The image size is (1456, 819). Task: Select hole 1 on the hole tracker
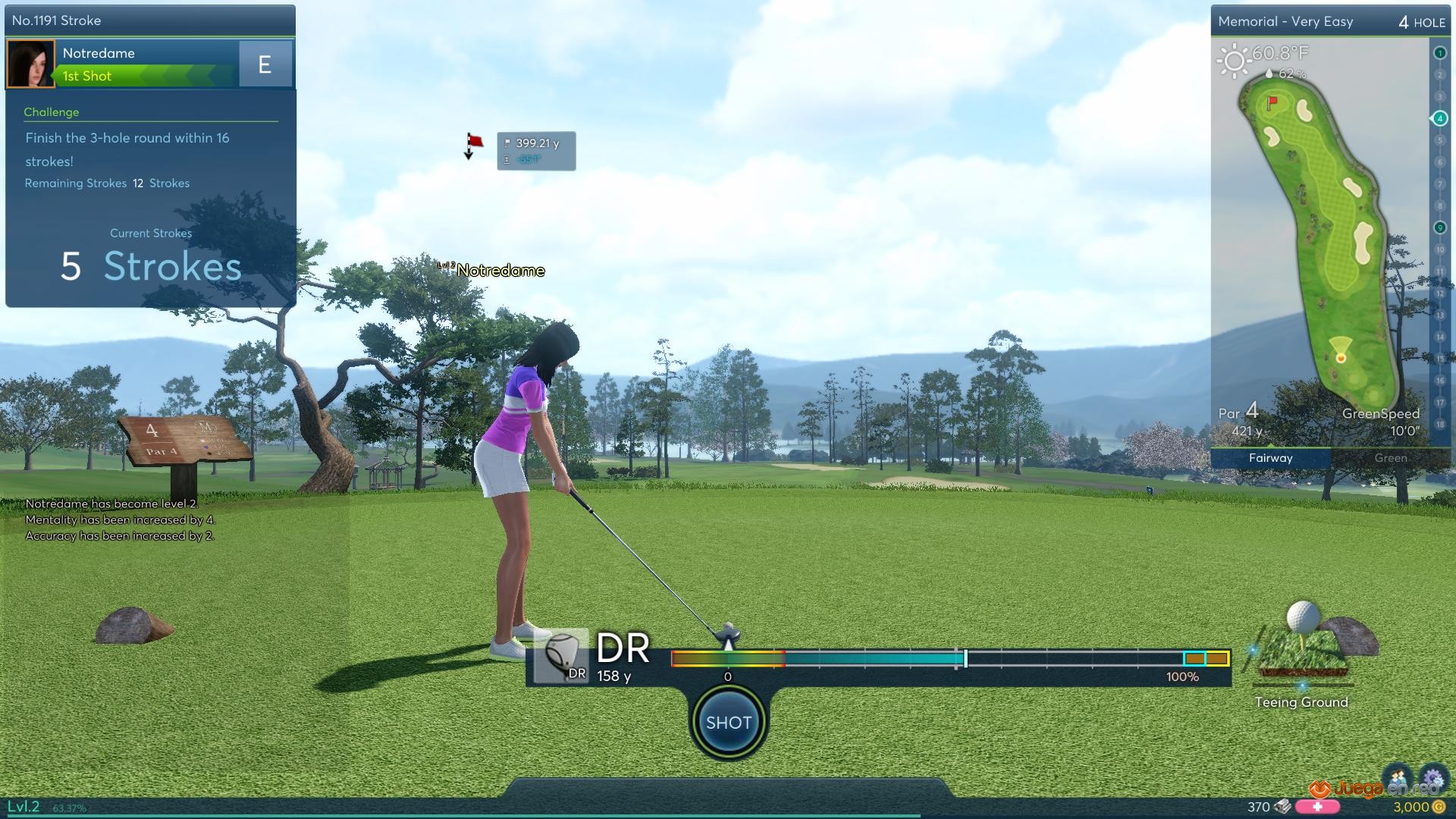coord(1439,53)
